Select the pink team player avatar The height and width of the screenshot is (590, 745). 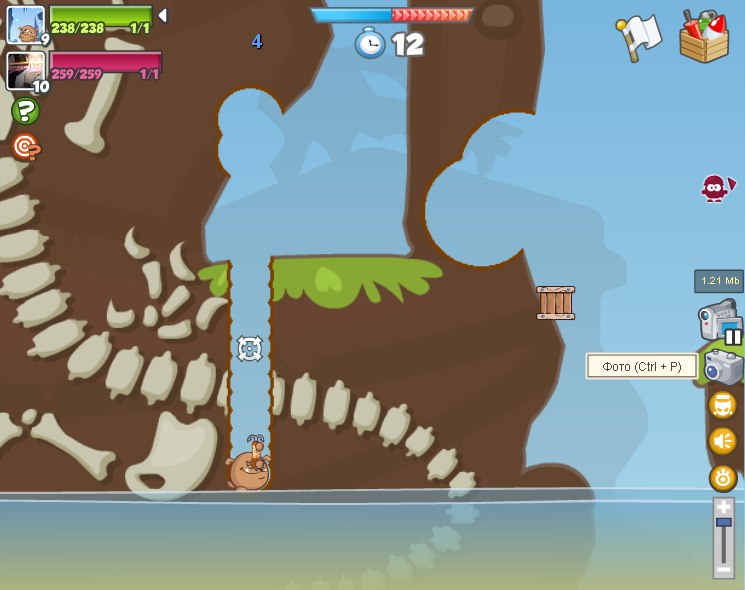tap(24, 70)
